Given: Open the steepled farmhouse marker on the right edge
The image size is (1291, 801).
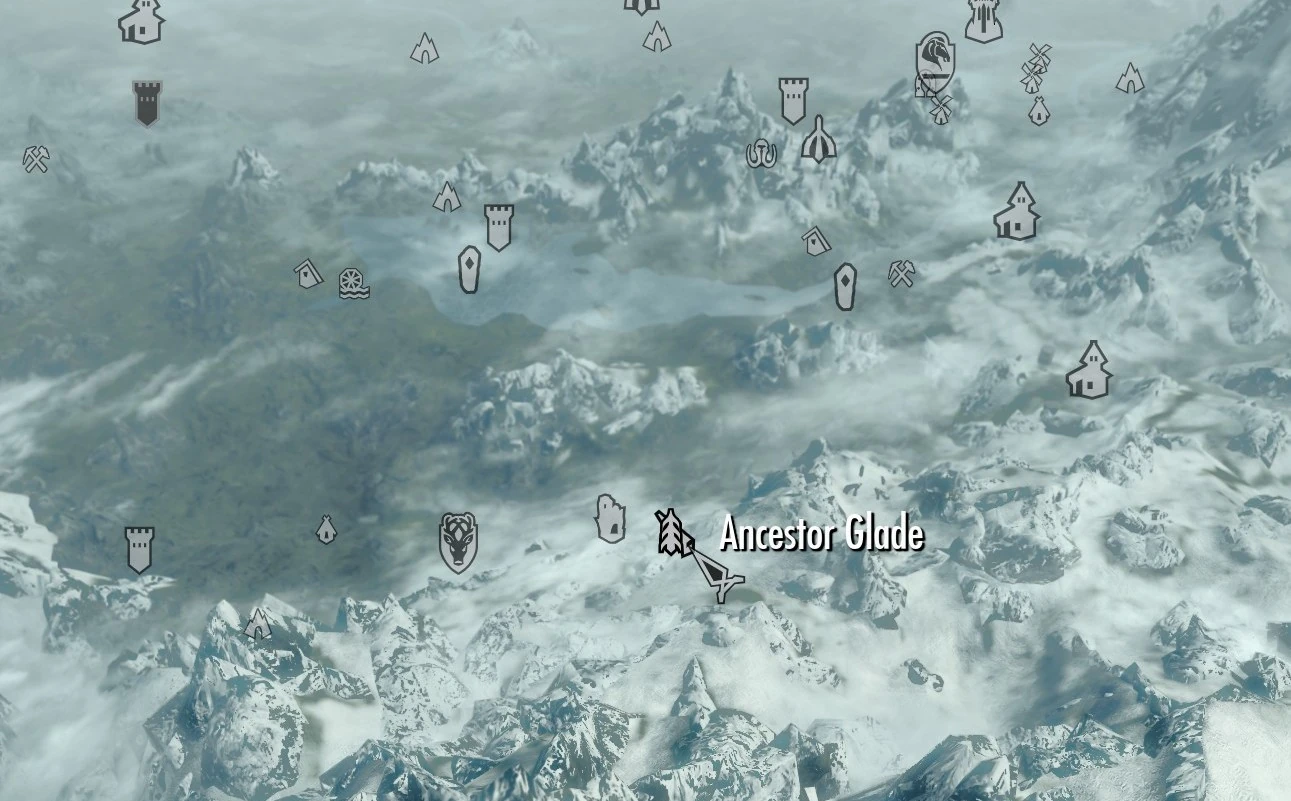Looking at the screenshot, I should (x=1089, y=370).
